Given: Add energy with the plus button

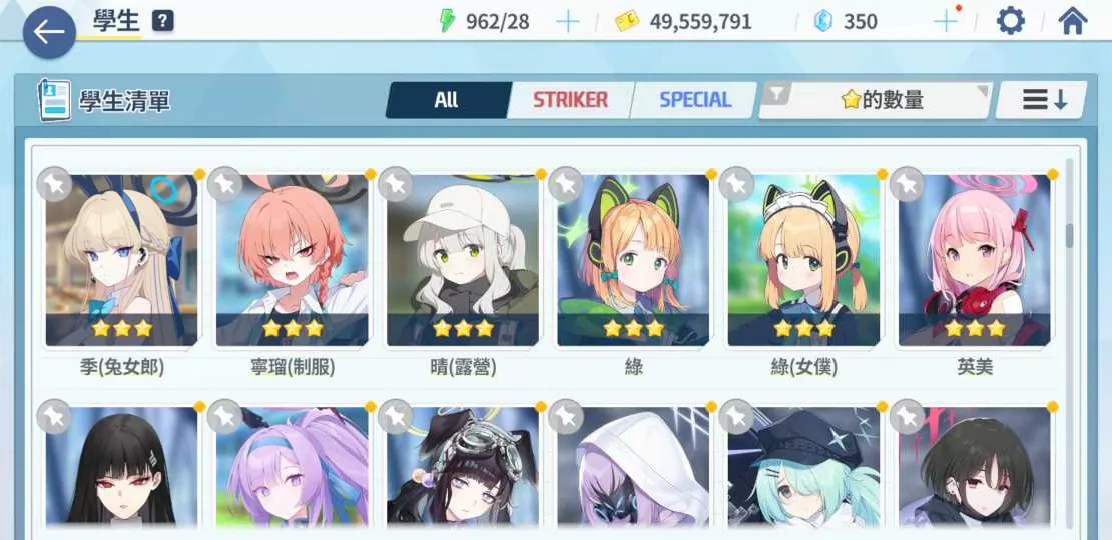Looking at the screenshot, I should [567, 22].
